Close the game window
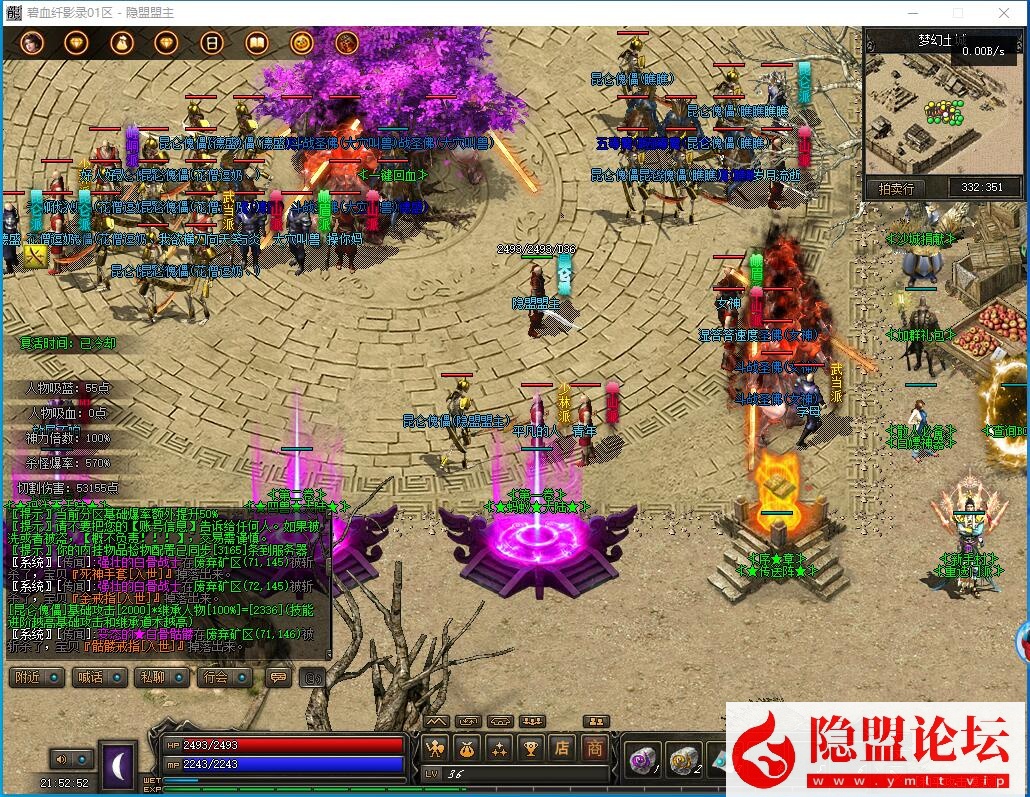 coord(1004,13)
